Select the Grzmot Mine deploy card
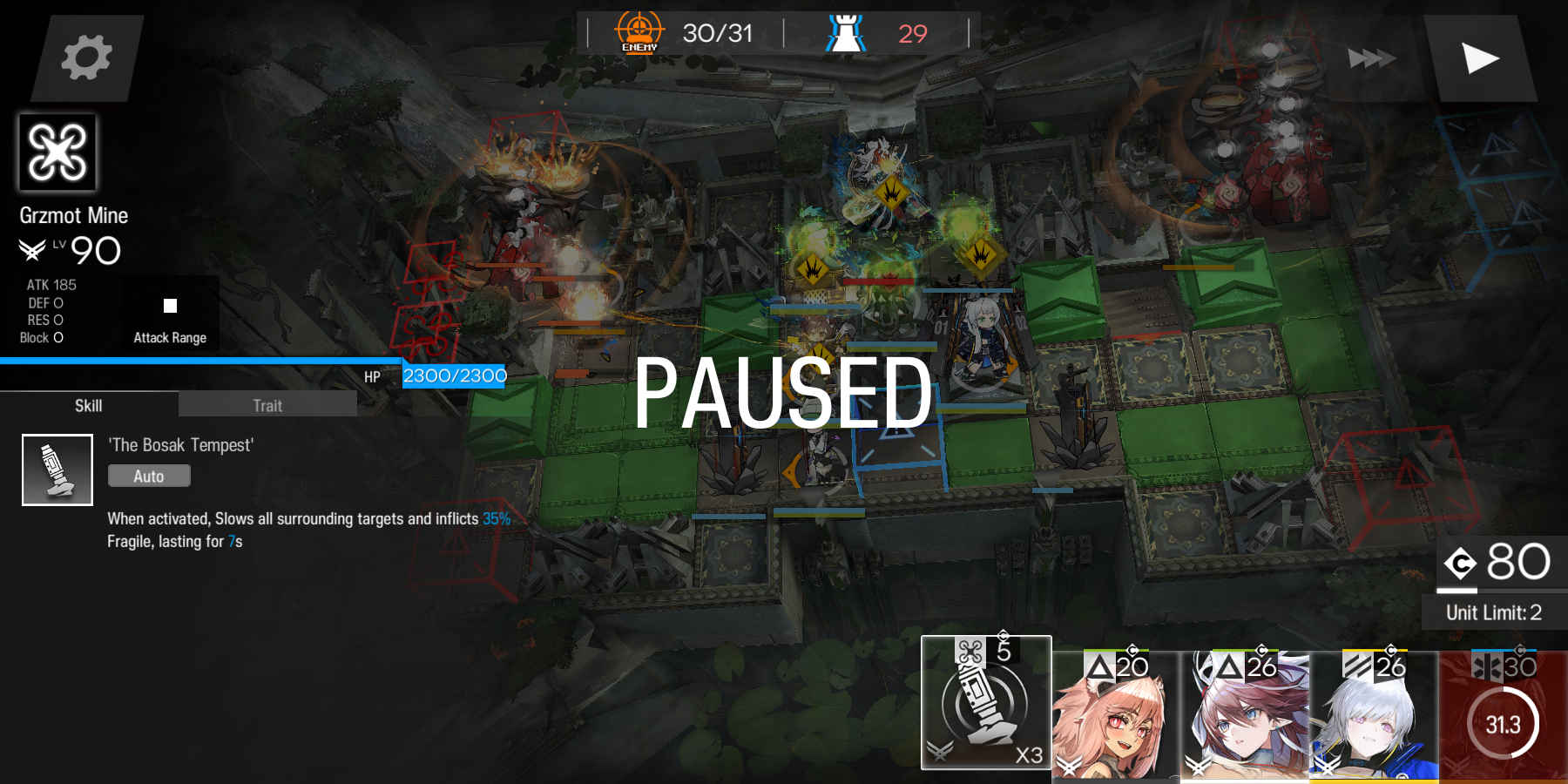This screenshot has width=1568, height=784. point(986,703)
